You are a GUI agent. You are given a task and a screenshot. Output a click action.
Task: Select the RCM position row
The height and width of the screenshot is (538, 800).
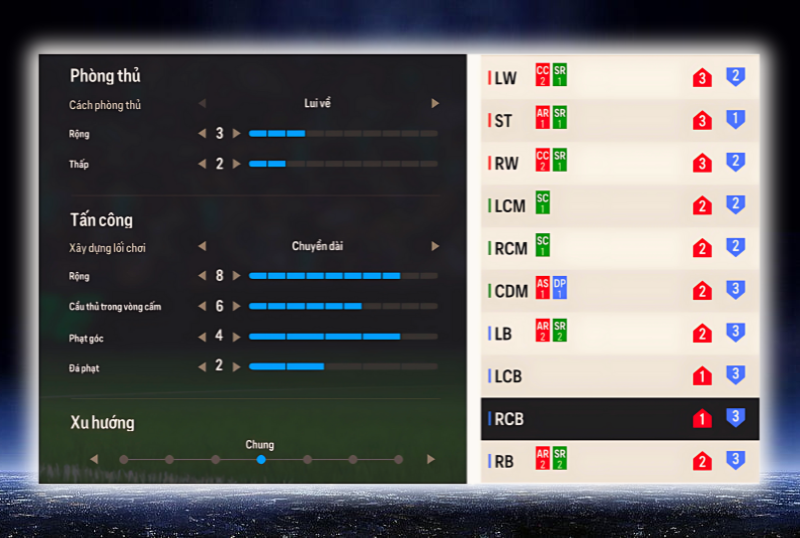(x=618, y=248)
